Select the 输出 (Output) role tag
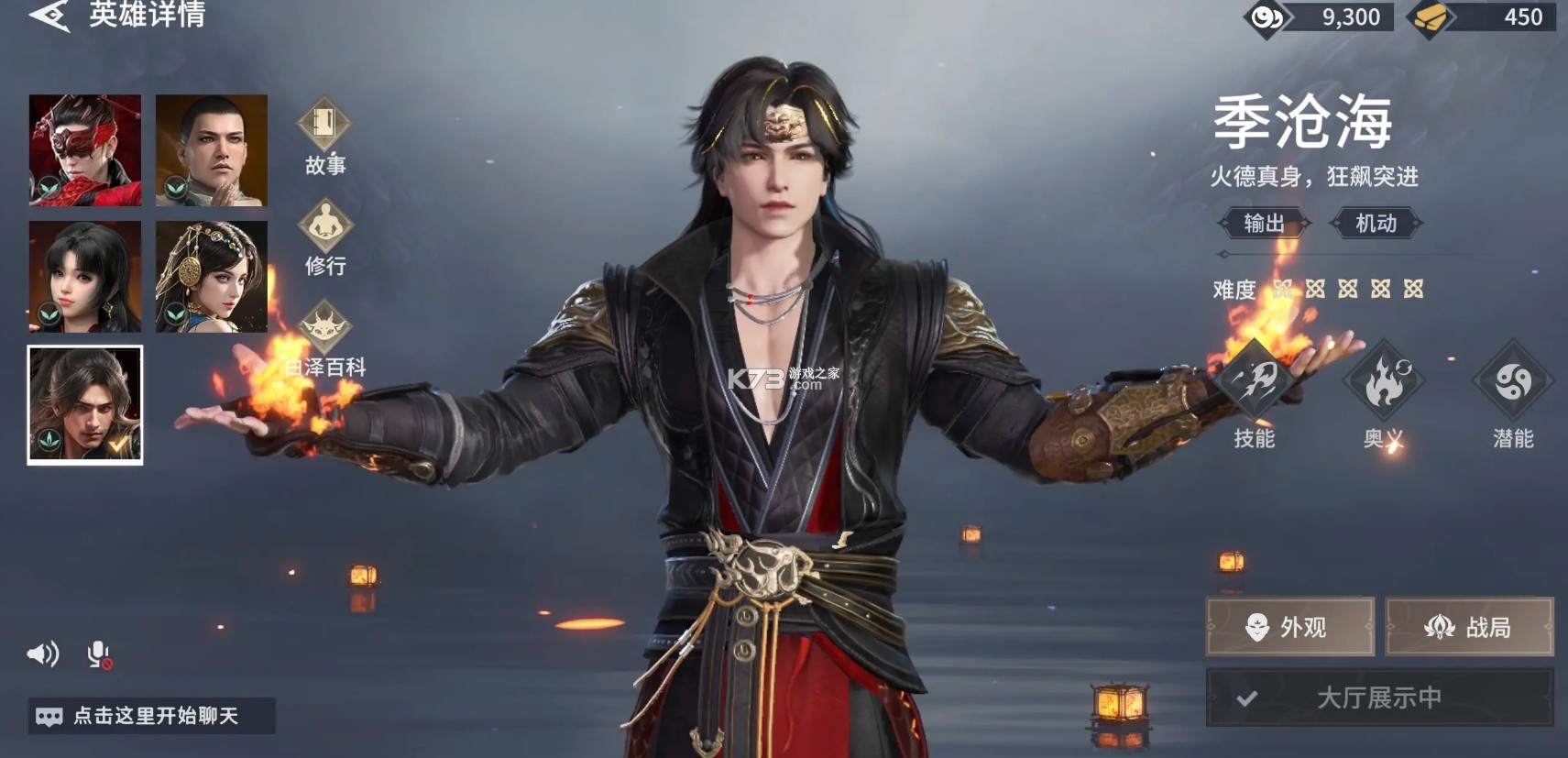The image size is (1568, 758). 1265,221
